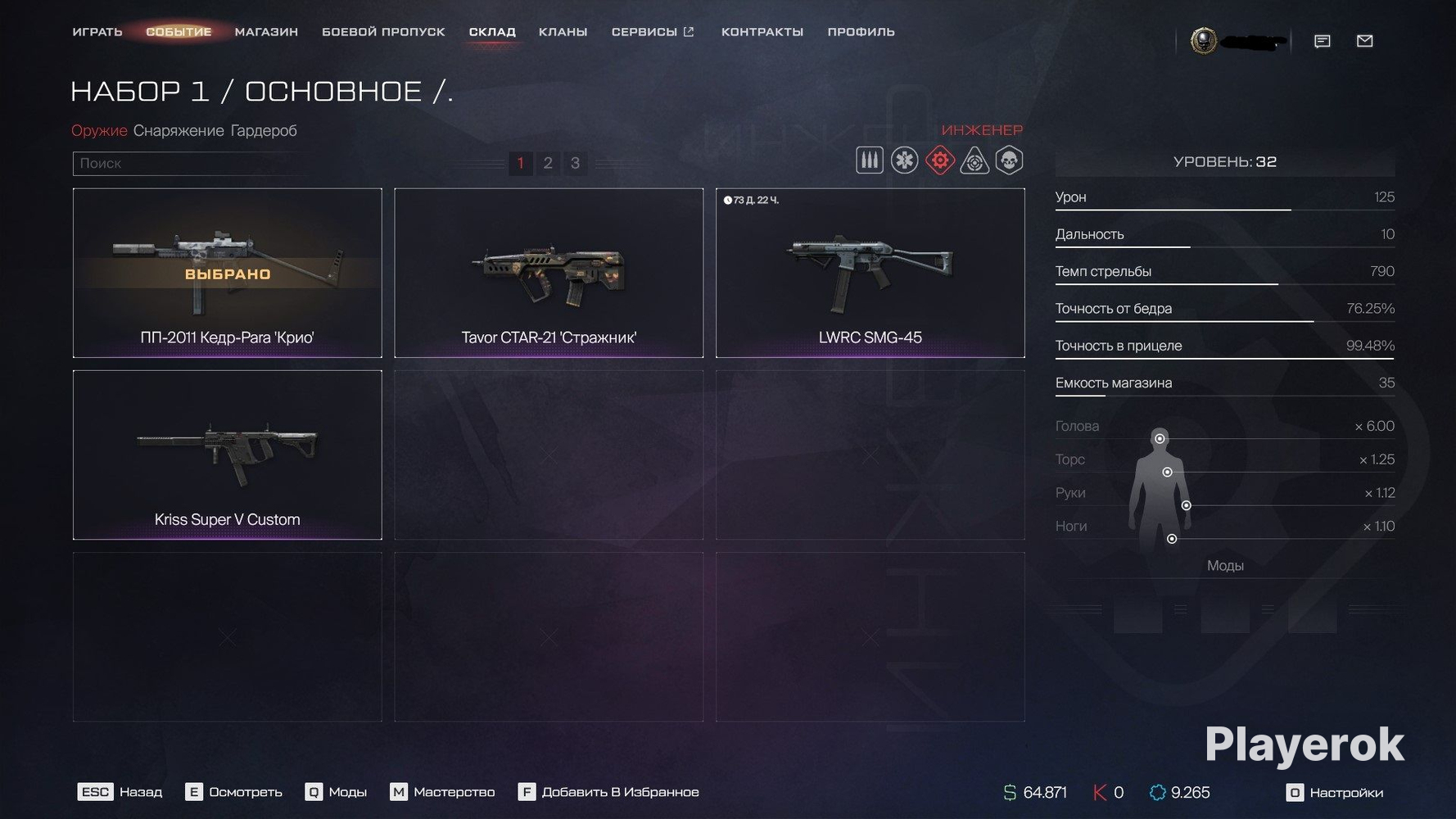Select the LWRC SMG-45 weapon
1456x819 pixels.
[x=870, y=273]
